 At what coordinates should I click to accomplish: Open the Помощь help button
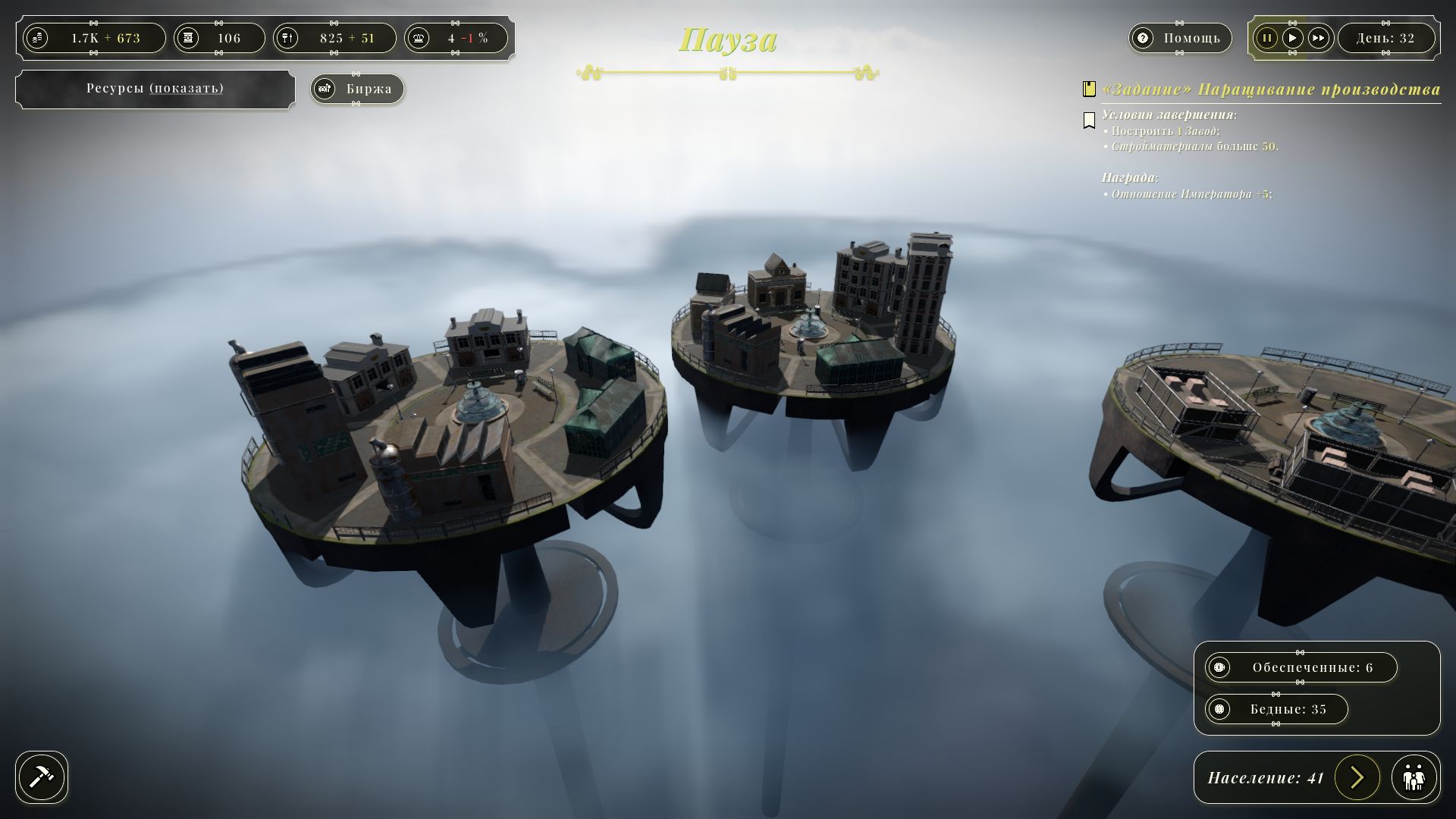pyautogui.click(x=1179, y=38)
